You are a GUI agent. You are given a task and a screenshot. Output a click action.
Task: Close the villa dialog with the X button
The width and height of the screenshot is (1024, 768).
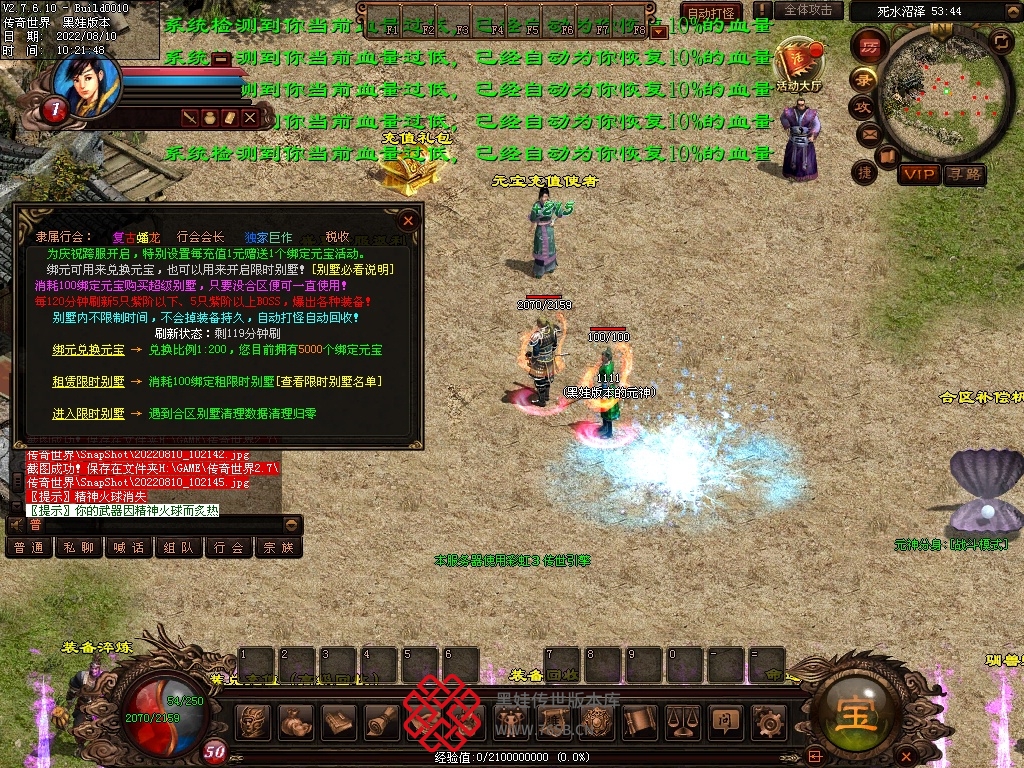click(x=408, y=220)
